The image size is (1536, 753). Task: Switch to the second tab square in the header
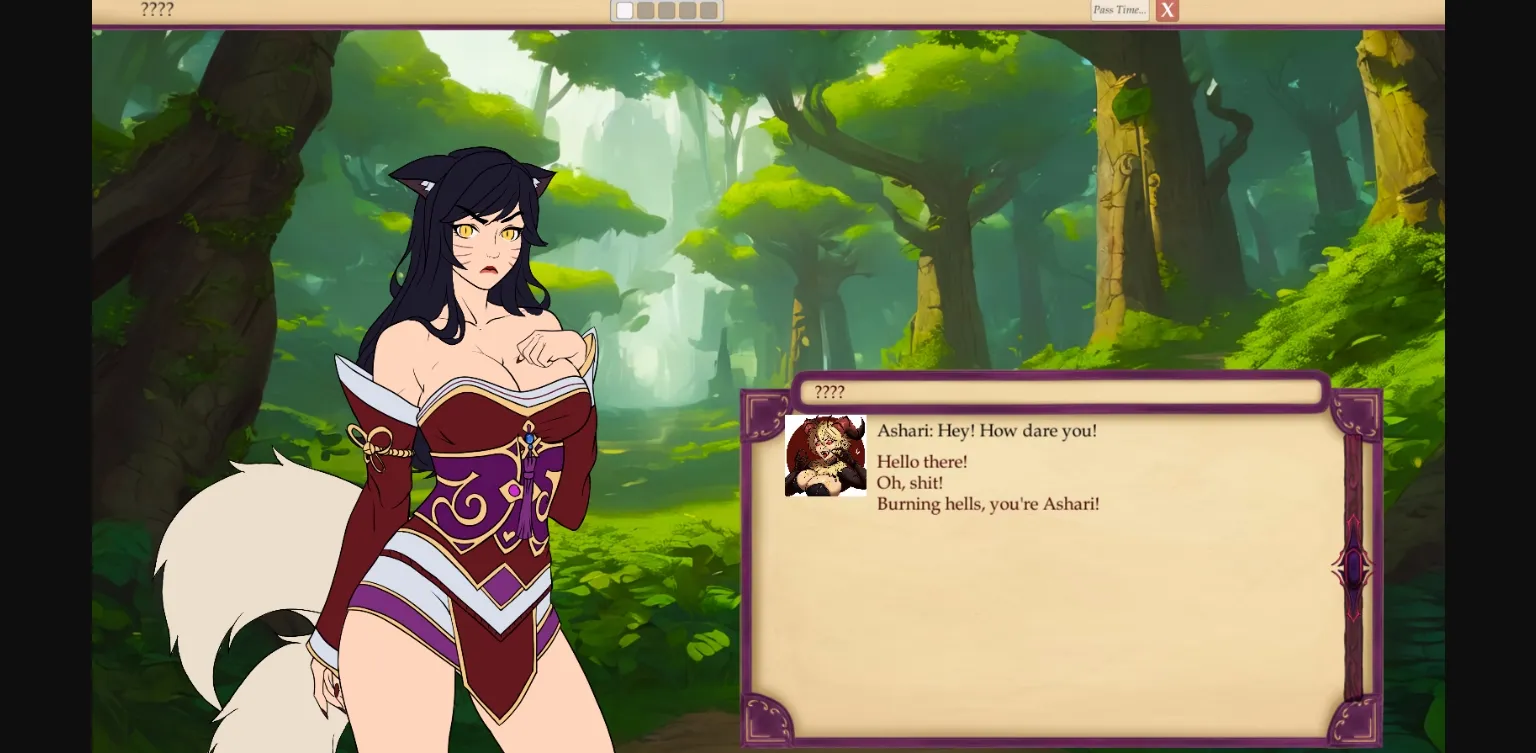coord(645,10)
